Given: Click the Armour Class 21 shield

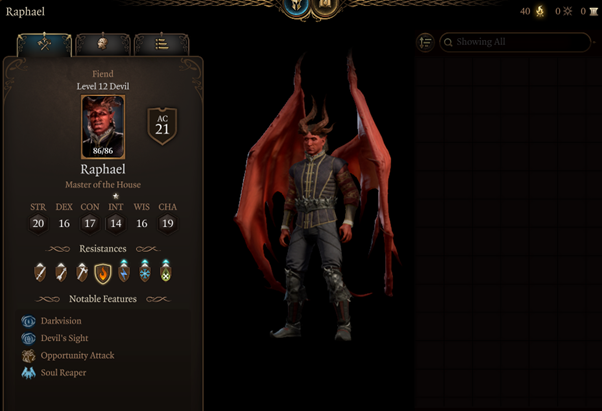Looking at the screenshot, I should pos(162,125).
